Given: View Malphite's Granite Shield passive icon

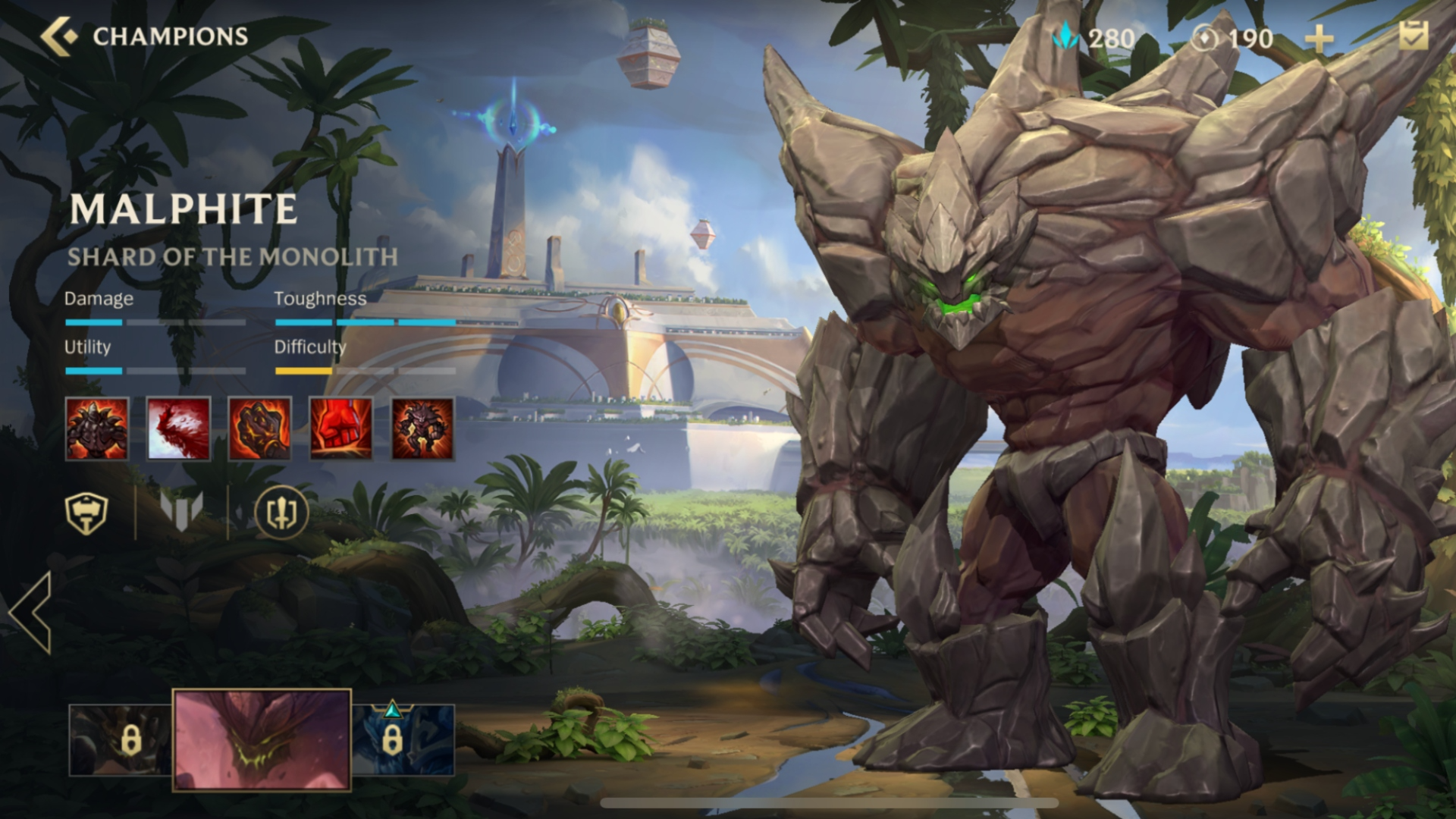Looking at the screenshot, I should coord(97,428).
